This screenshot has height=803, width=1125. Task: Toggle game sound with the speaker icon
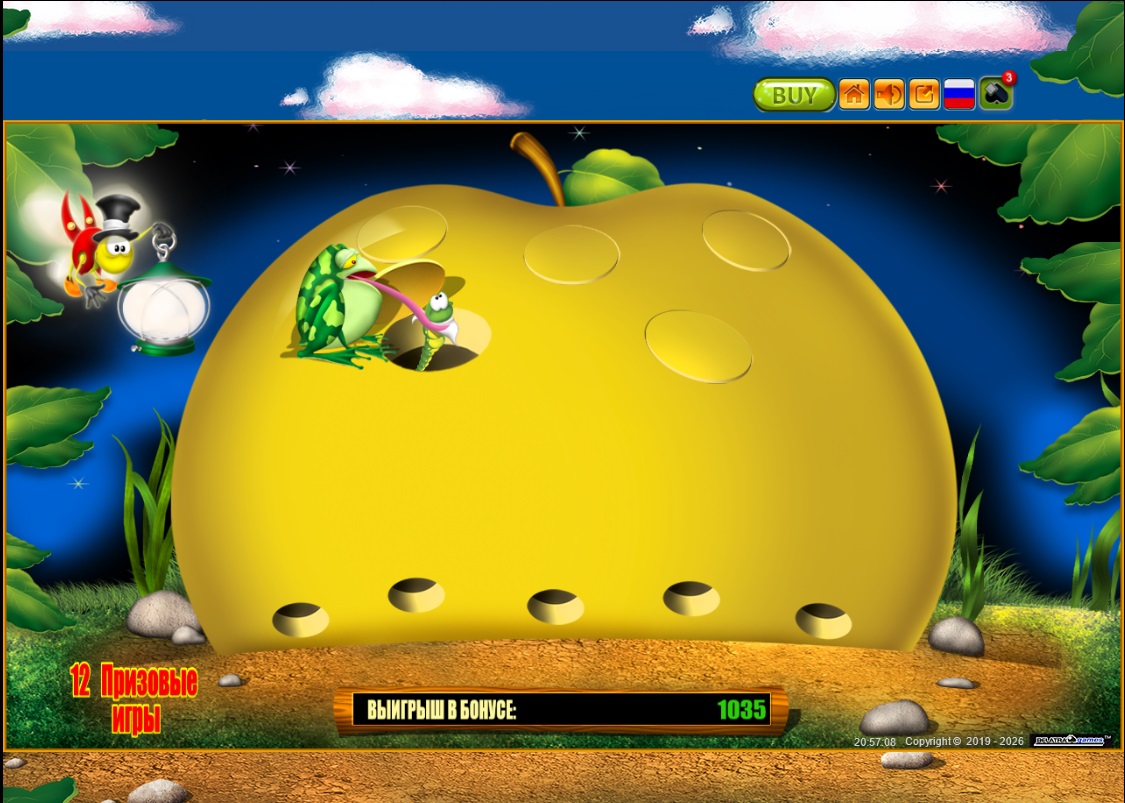click(x=889, y=95)
